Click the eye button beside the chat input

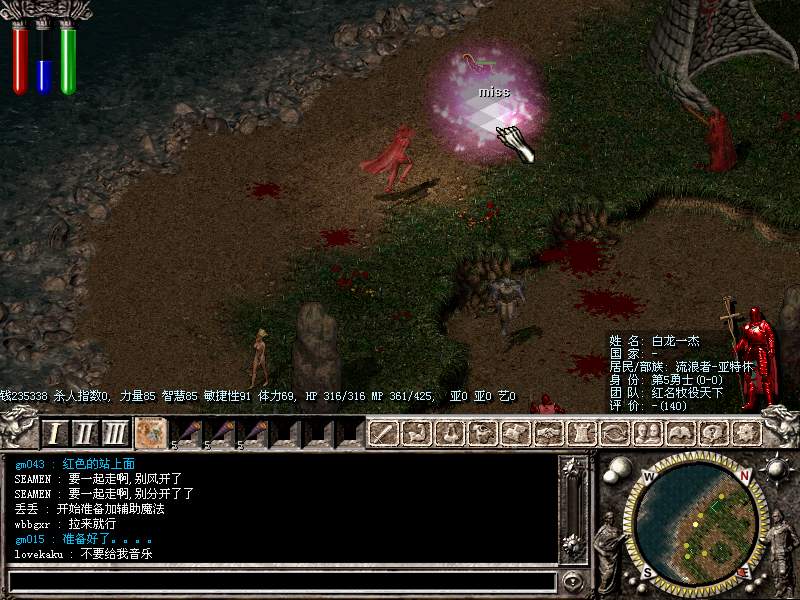pyautogui.click(x=572, y=581)
